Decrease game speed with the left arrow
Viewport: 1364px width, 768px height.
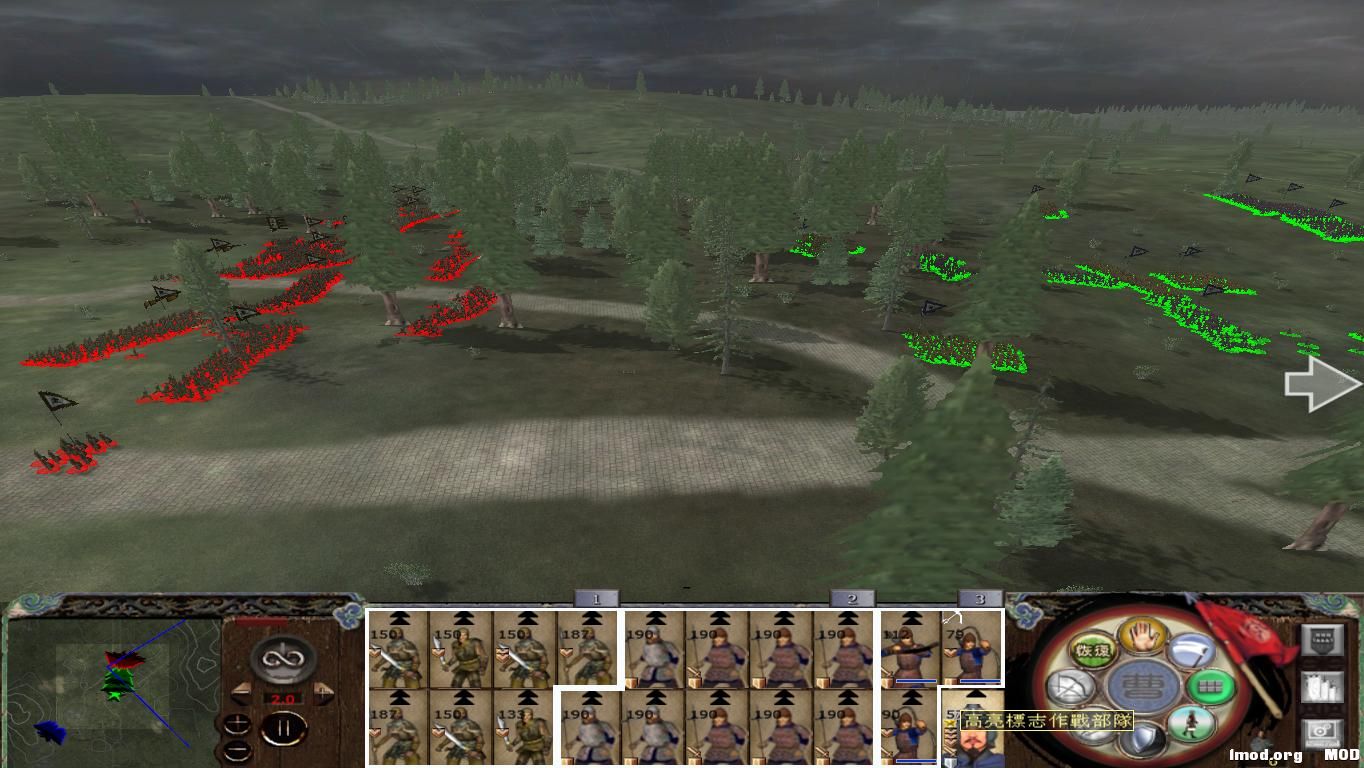coord(242,691)
